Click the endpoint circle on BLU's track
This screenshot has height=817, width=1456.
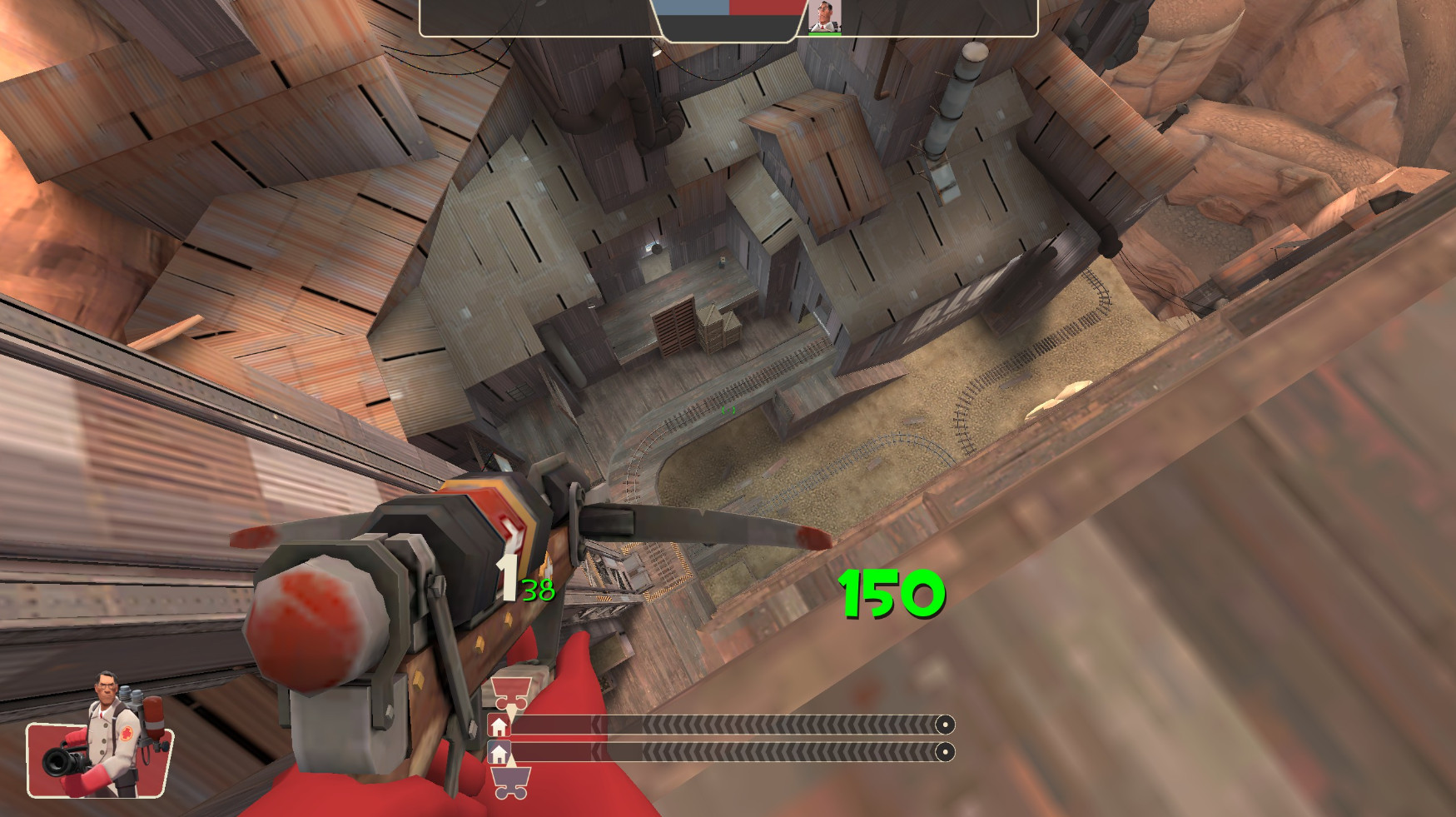946,752
